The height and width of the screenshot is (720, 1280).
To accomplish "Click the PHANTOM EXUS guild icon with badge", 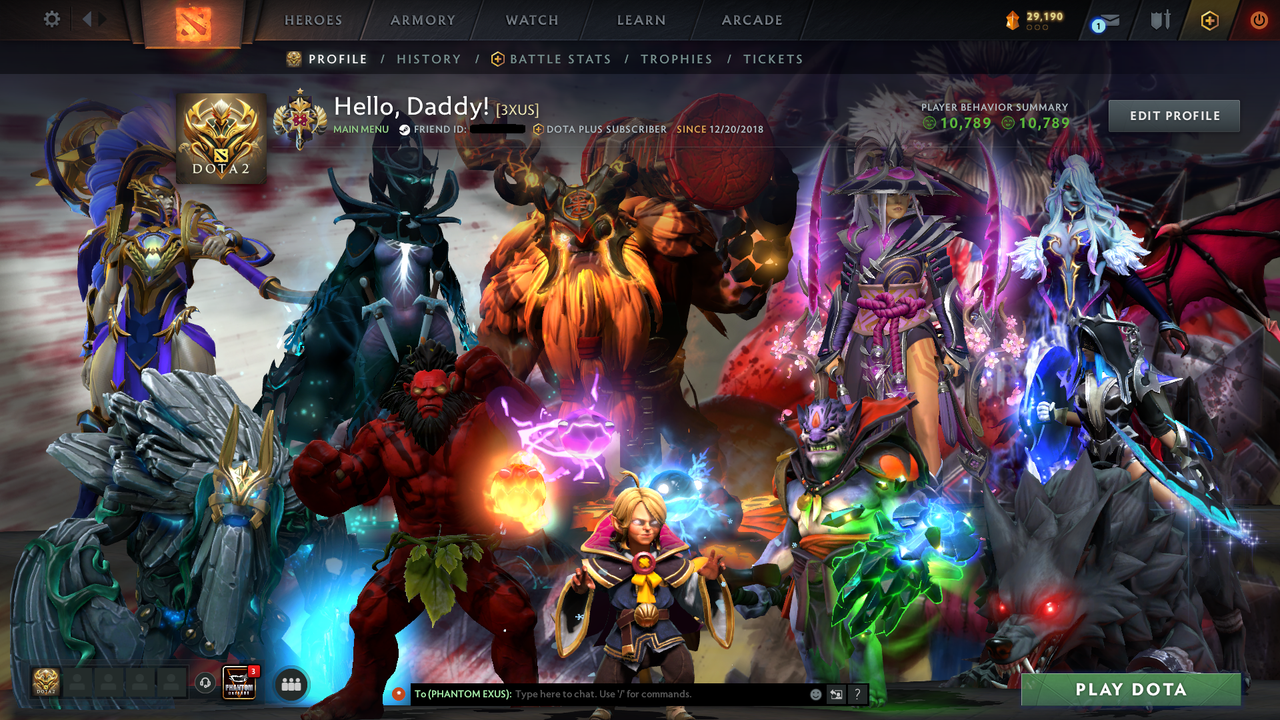I will (238, 684).
